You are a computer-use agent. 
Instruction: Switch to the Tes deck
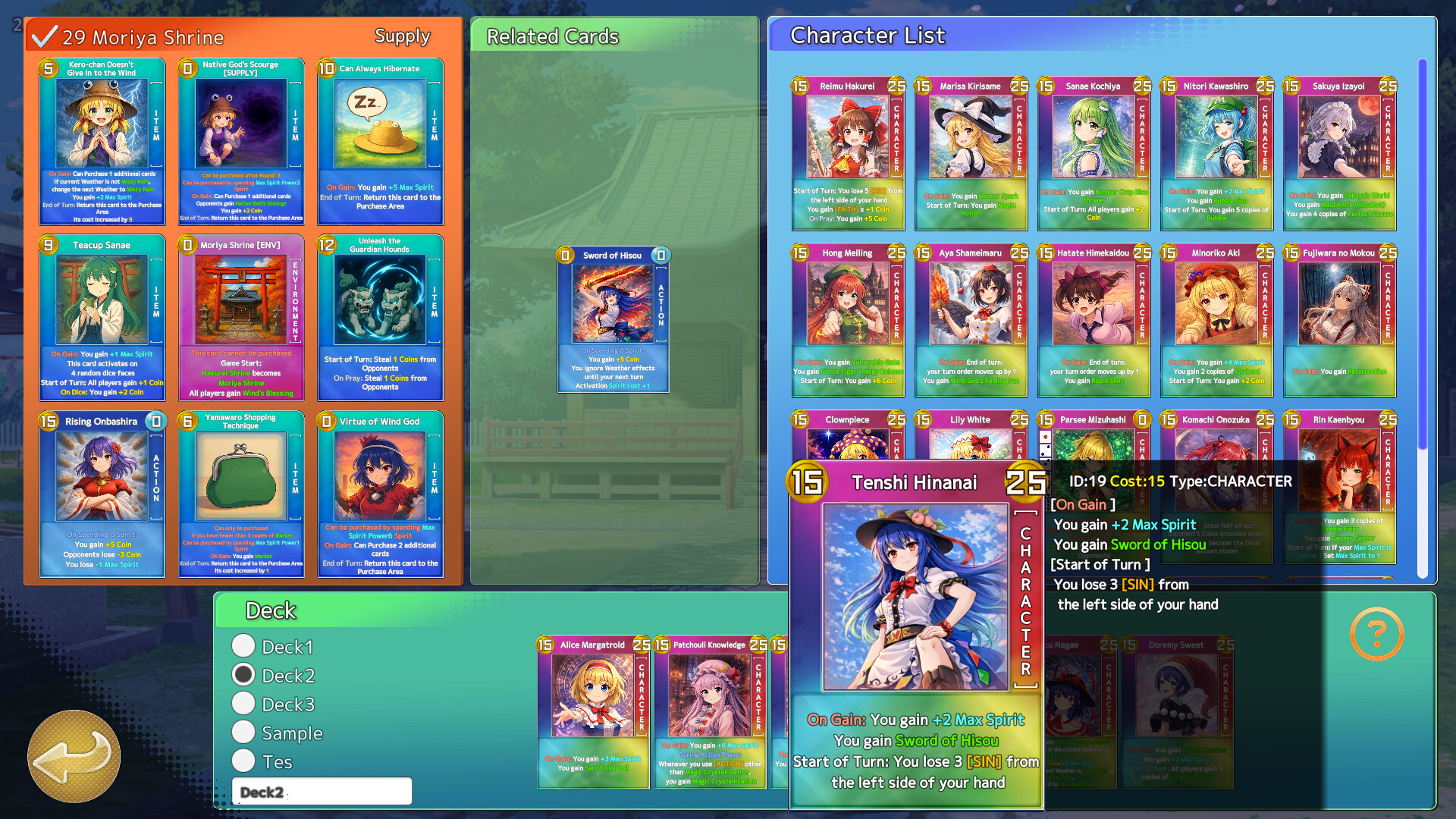coord(243,760)
